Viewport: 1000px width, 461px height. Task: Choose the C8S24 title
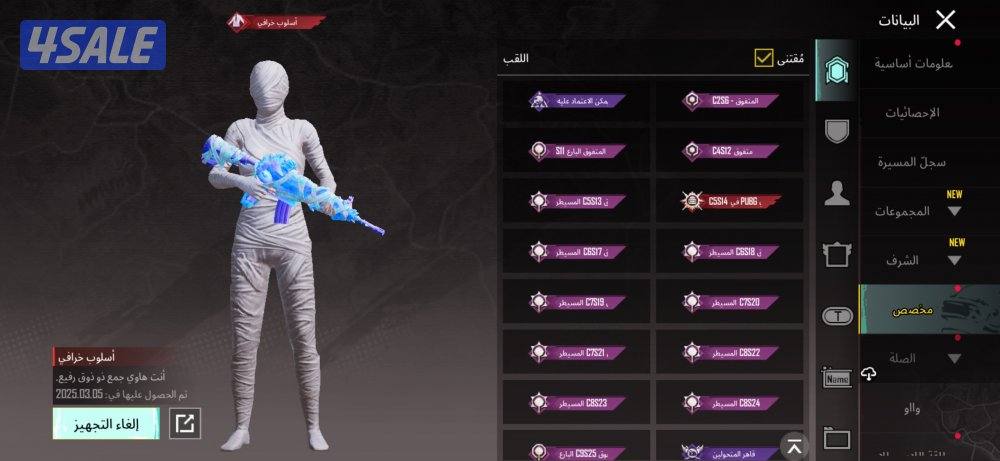[x=730, y=402]
